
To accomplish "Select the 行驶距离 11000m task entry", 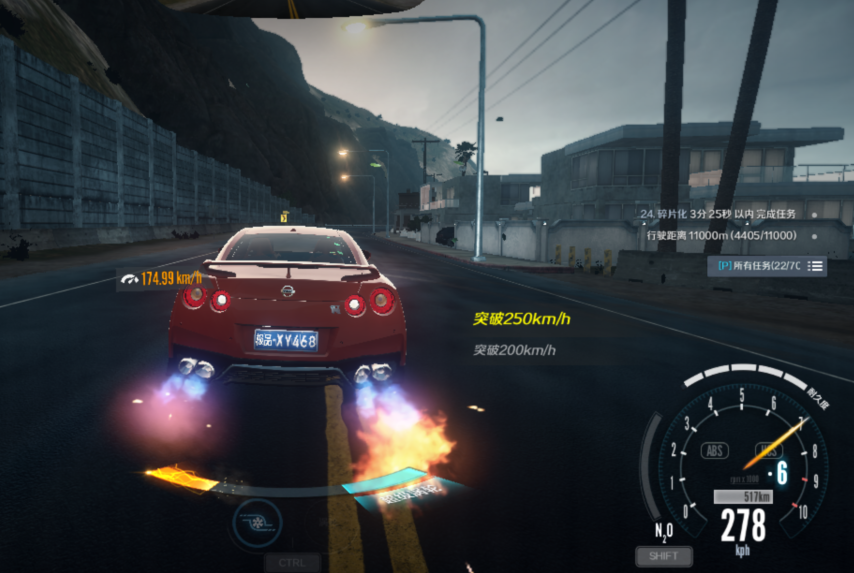I will pyautogui.click(x=720, y=236).
